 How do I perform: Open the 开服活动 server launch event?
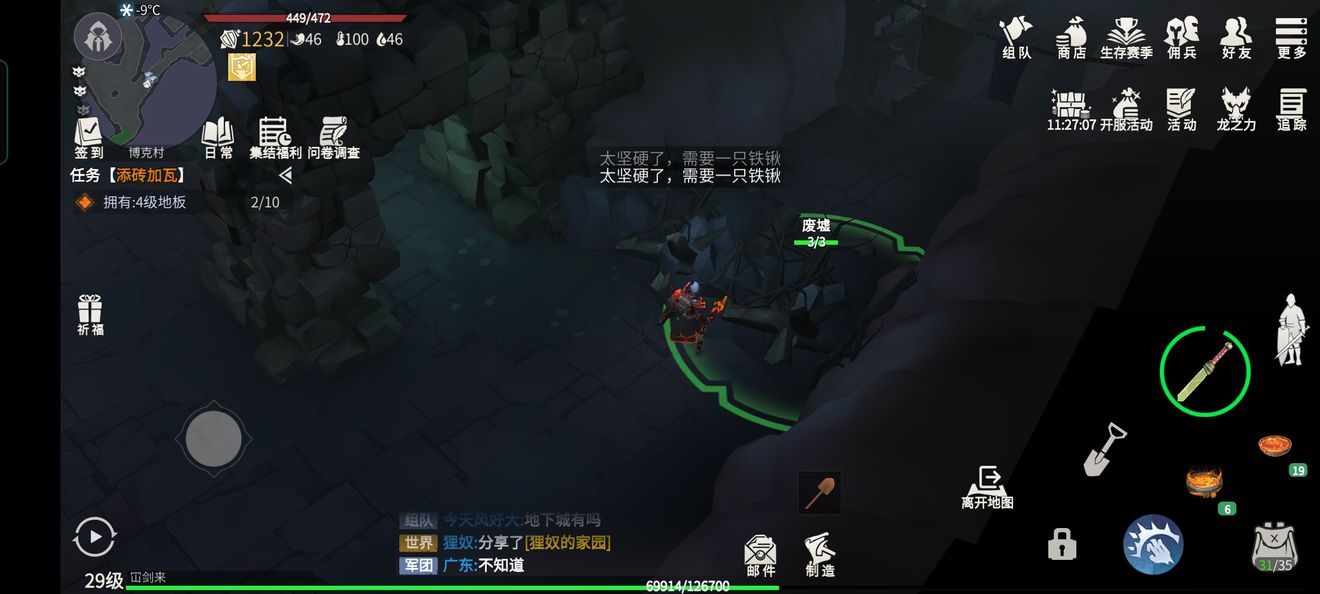[1126, 108]
